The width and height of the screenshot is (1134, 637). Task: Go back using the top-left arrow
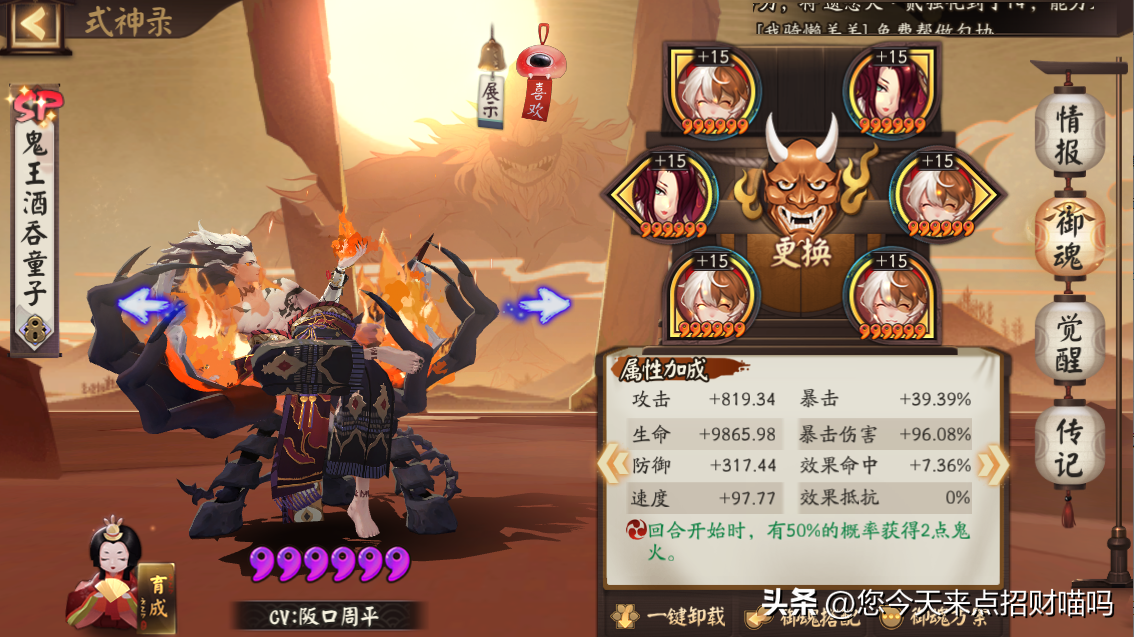point(33,23)
